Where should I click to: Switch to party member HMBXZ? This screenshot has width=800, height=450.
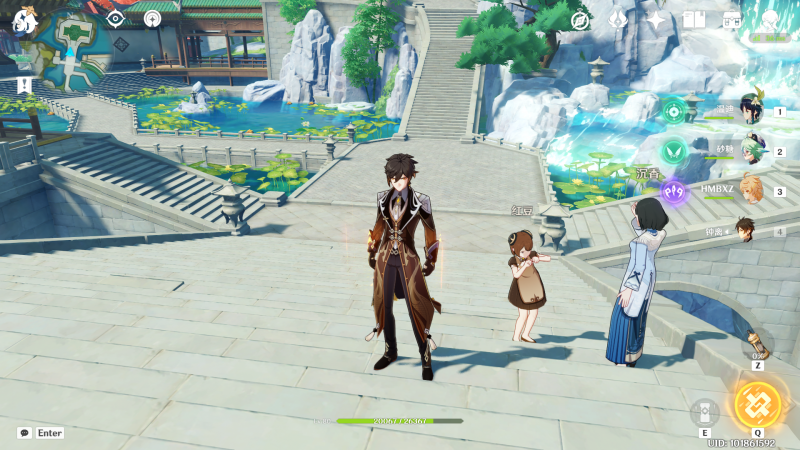(x=752, y=190)
